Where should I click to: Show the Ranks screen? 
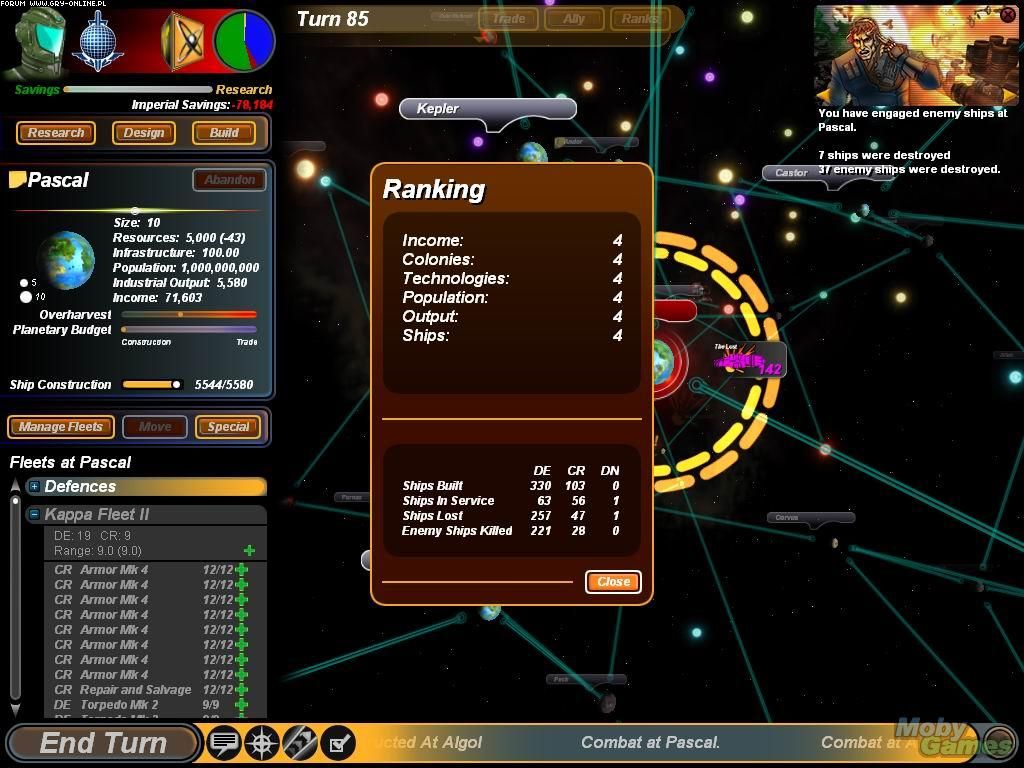[639, 18]
